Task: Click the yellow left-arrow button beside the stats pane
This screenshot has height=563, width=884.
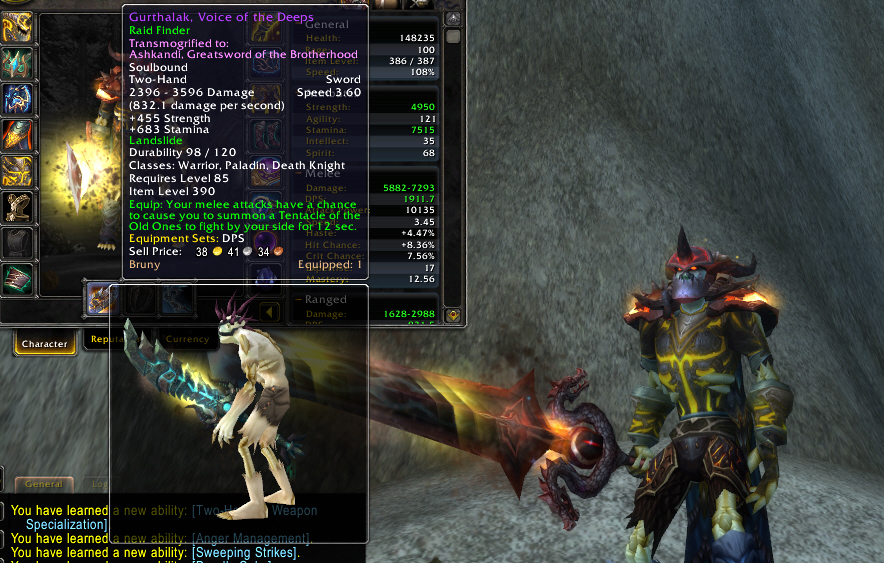Action: click(x=269, y=312)
